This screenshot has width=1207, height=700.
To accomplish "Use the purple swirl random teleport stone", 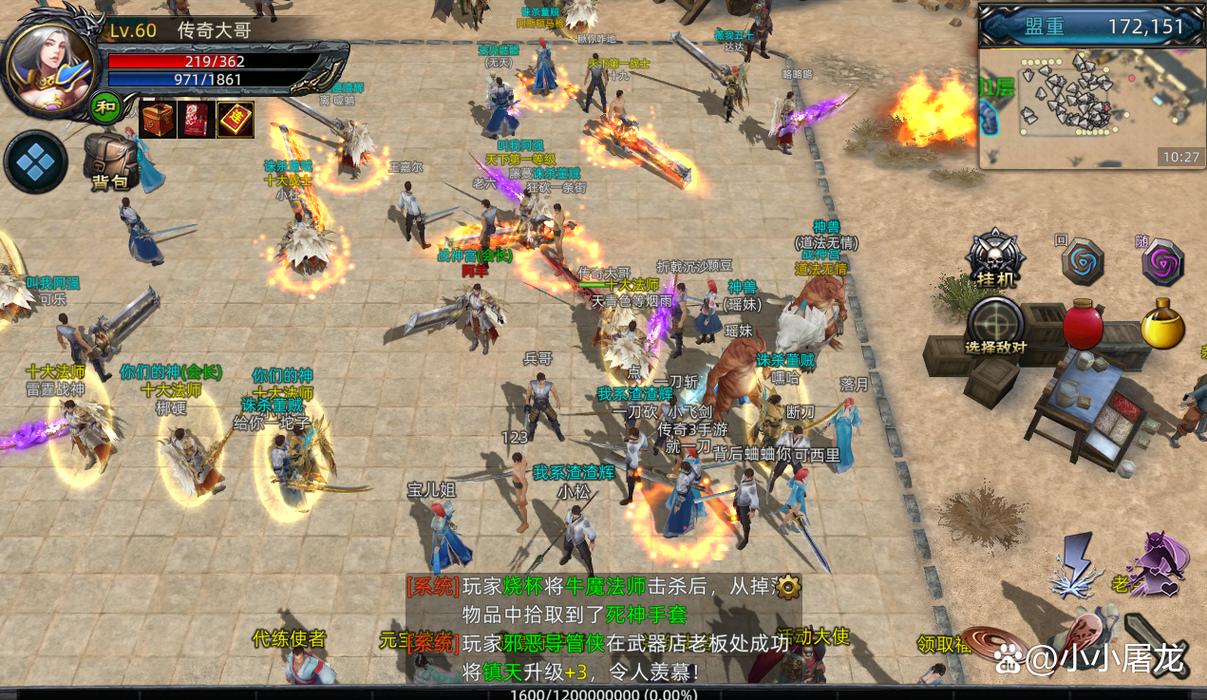I will coord(1162,262).
